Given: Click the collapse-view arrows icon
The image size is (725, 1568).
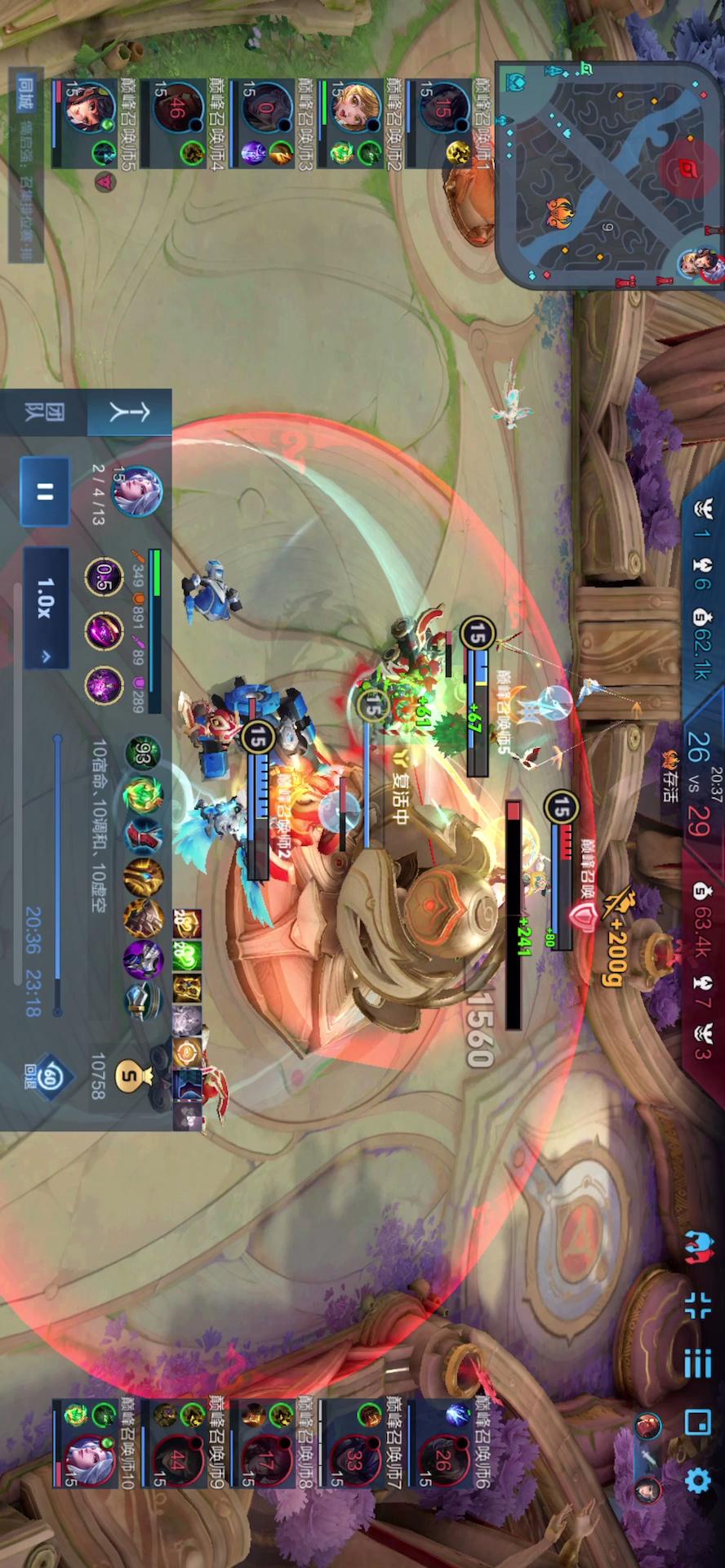Looking at the screenshot, I should [x=698, y=1305].
